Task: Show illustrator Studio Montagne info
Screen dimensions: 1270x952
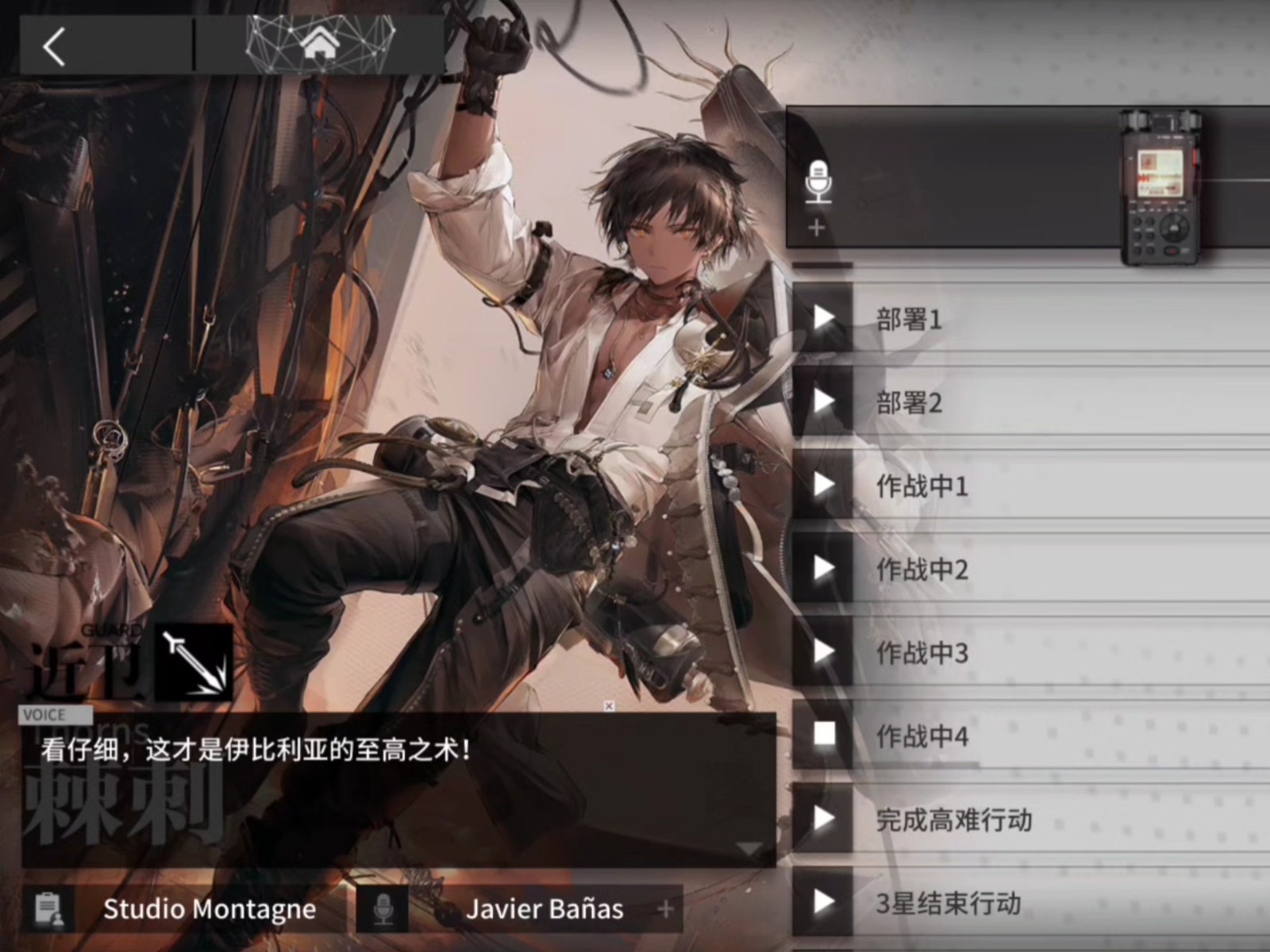Action: point(209,909)
